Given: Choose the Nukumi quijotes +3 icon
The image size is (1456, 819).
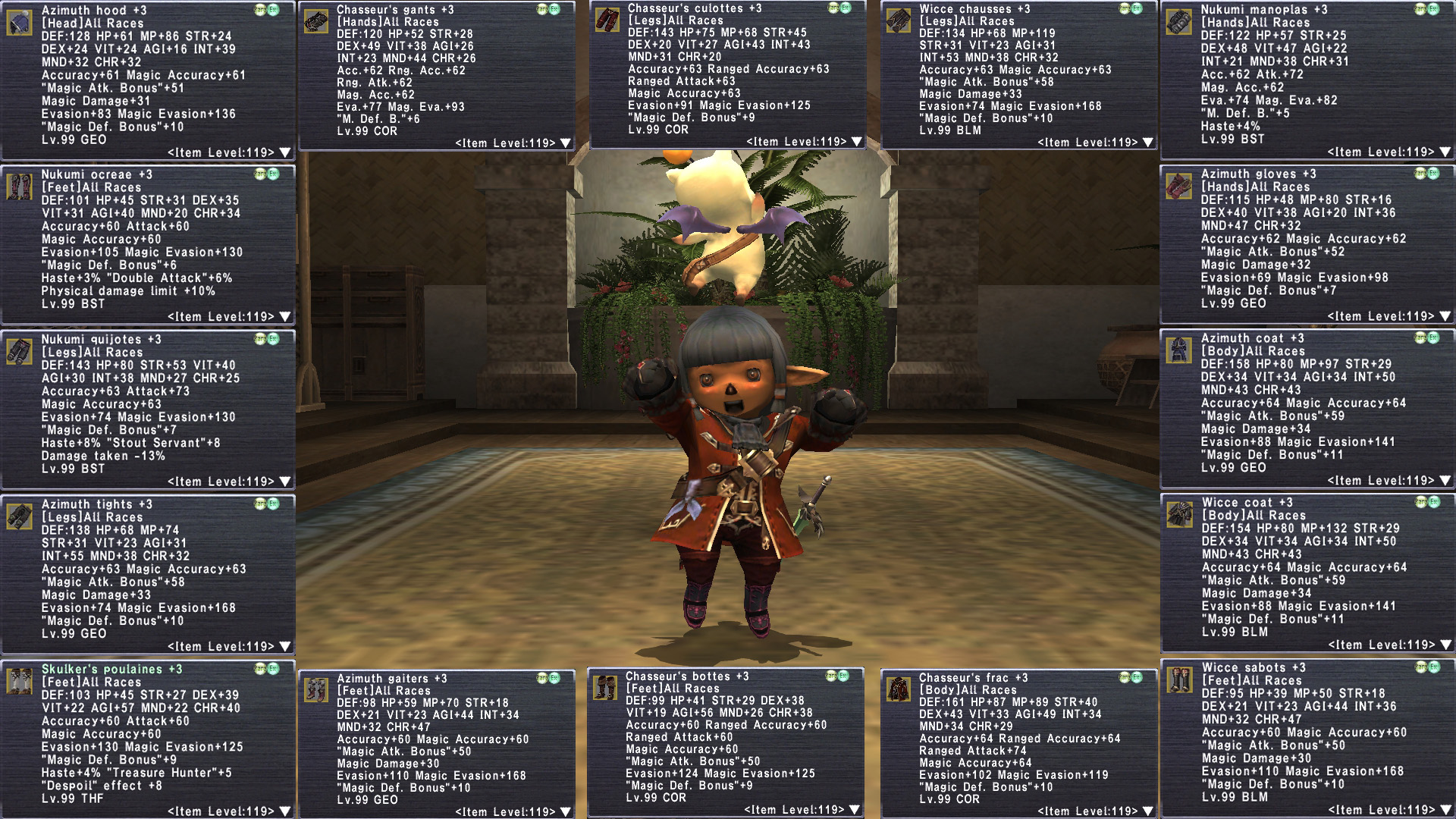Looking at the screenshot, I should (19, 351).
